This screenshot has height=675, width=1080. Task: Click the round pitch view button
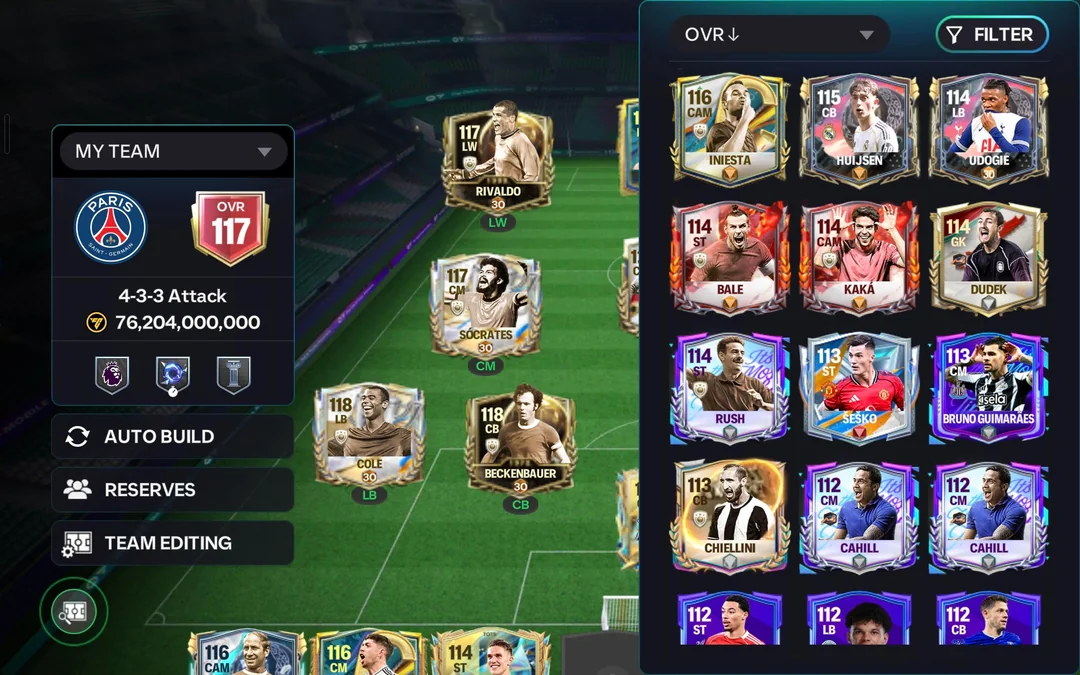[74, 612]
